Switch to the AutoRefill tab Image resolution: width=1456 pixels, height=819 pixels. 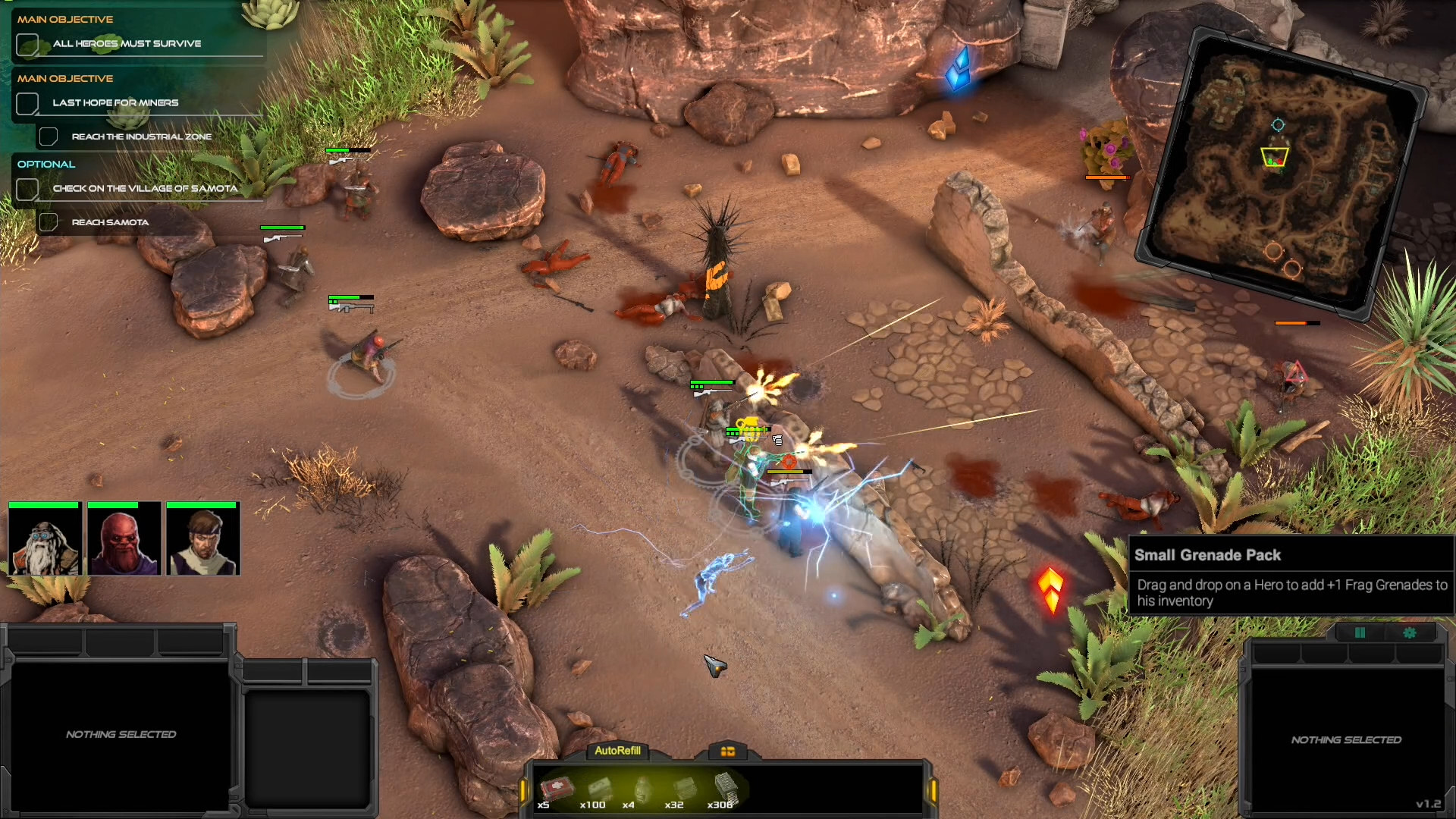click(617, 752)
